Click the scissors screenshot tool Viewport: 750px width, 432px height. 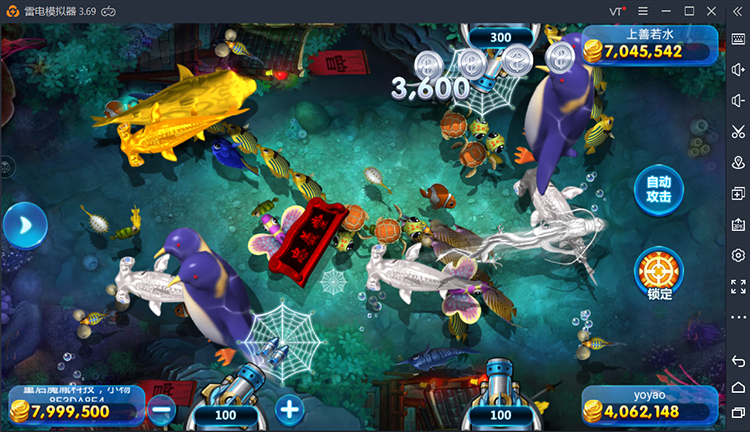tap(738, 131)
